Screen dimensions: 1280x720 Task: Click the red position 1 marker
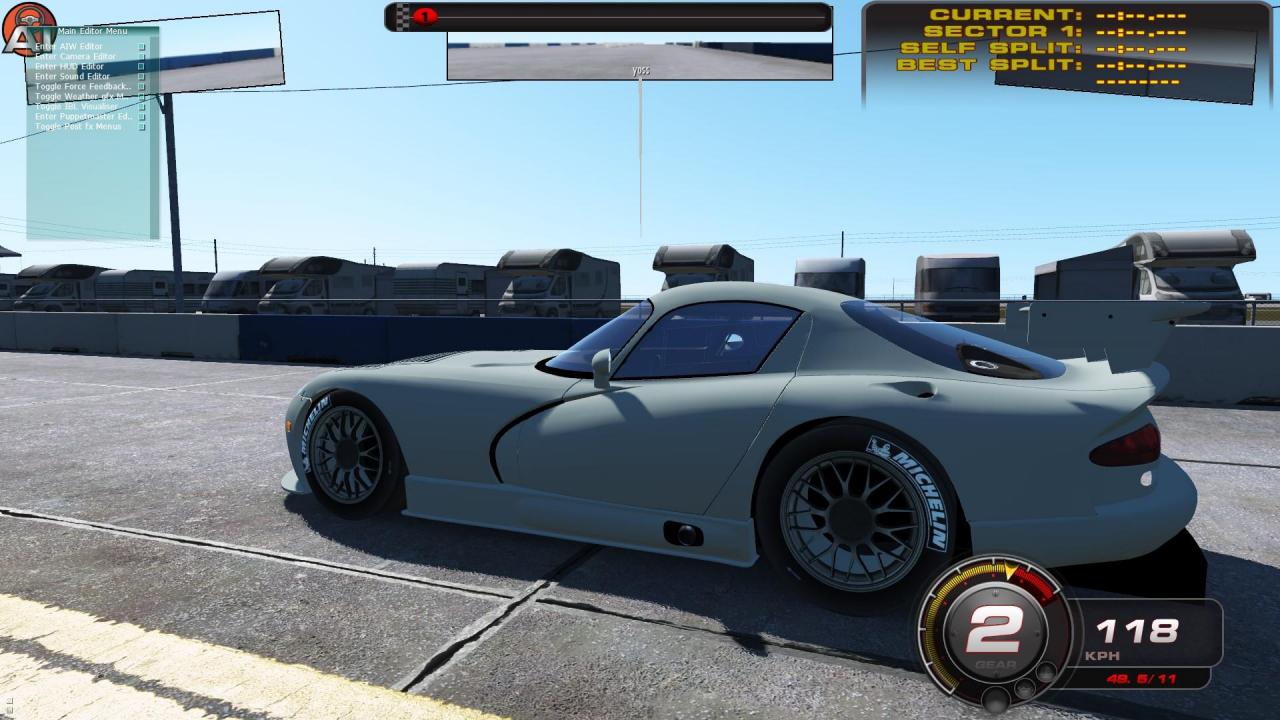425,17
